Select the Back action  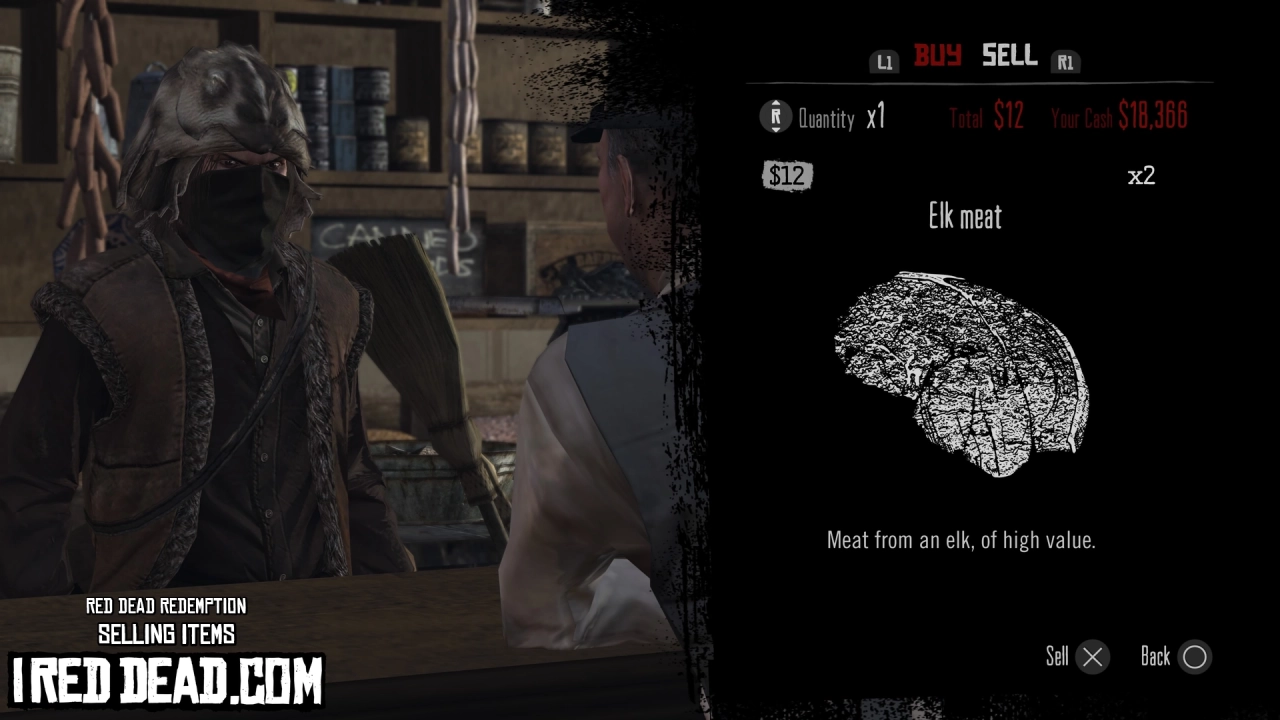[x=1175, y=657]
